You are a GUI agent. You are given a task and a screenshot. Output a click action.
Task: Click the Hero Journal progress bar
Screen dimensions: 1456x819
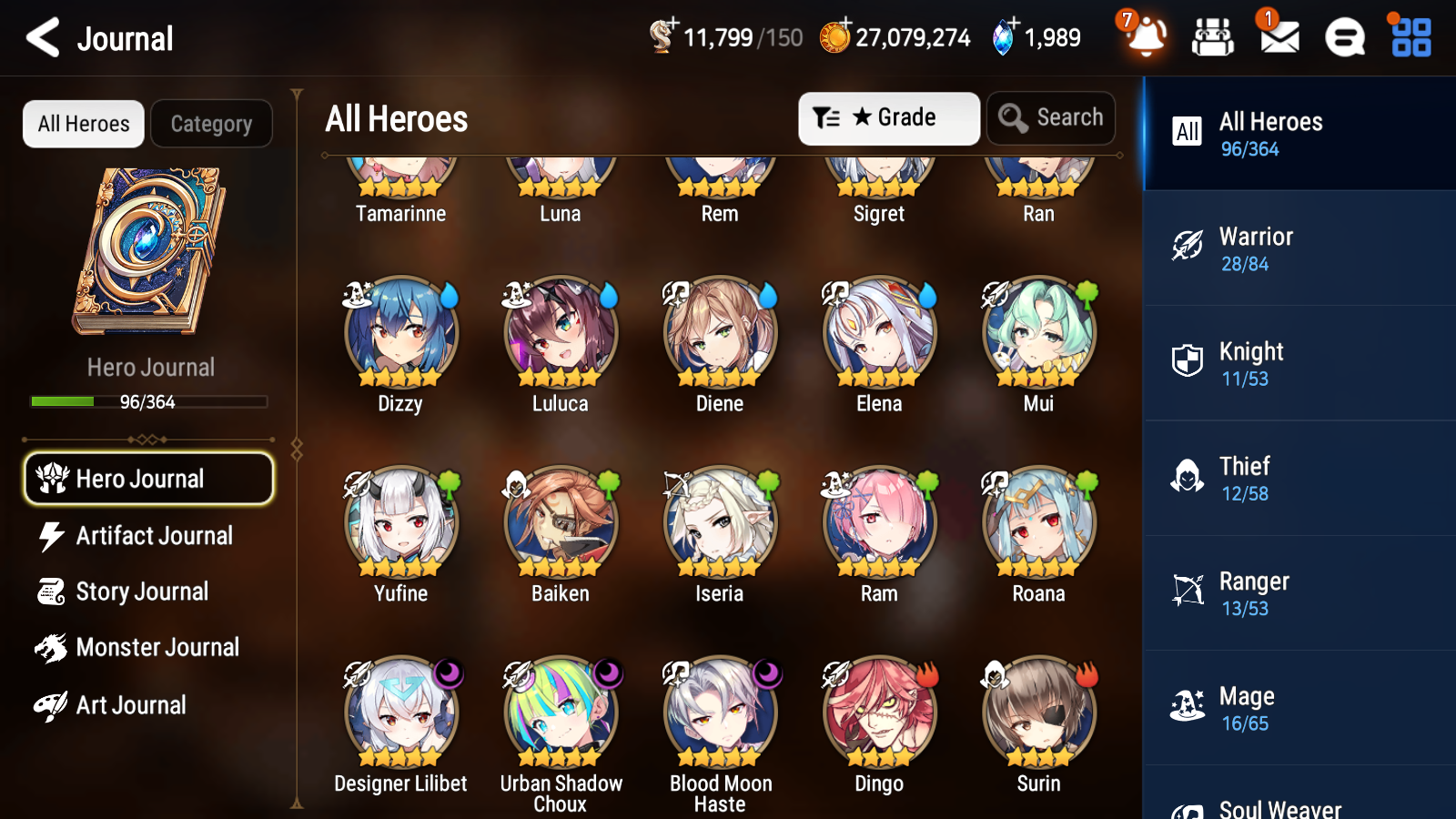[148, 401]
